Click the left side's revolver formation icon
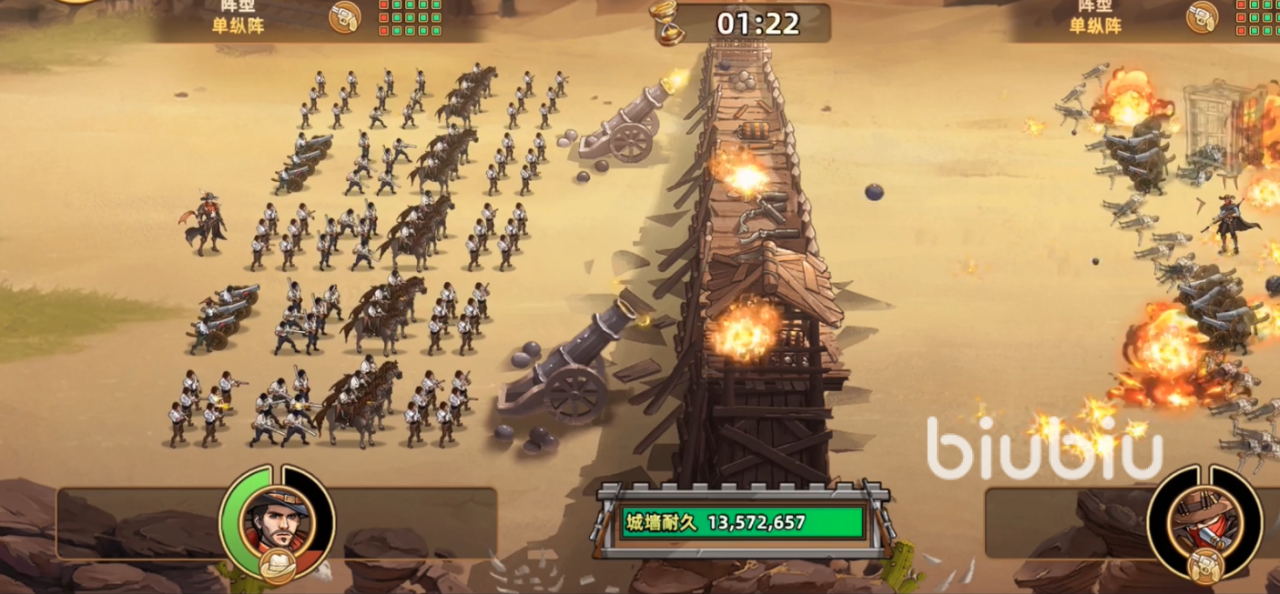The height and width of the screenshot is (594, 1280). point(344,16)
